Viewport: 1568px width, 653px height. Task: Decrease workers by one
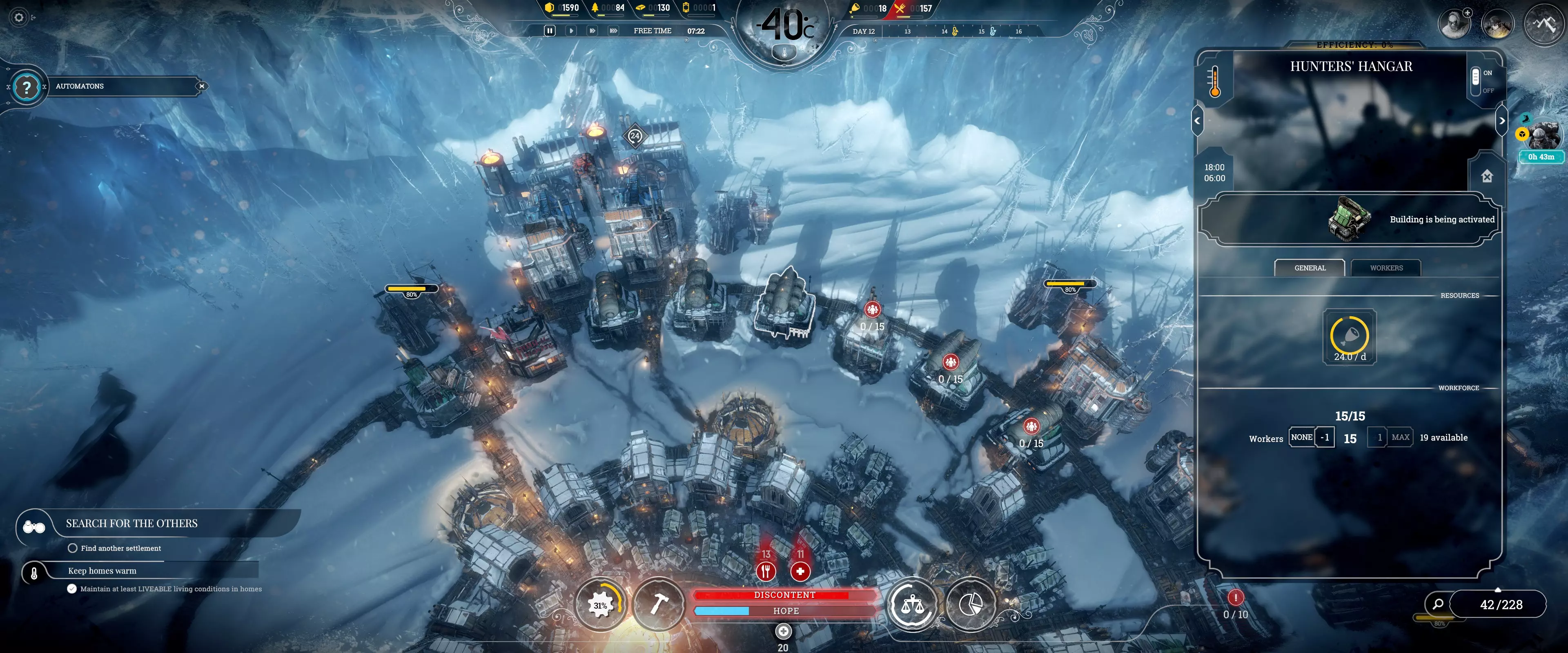pyautogui.click(x=1325, y=437)
